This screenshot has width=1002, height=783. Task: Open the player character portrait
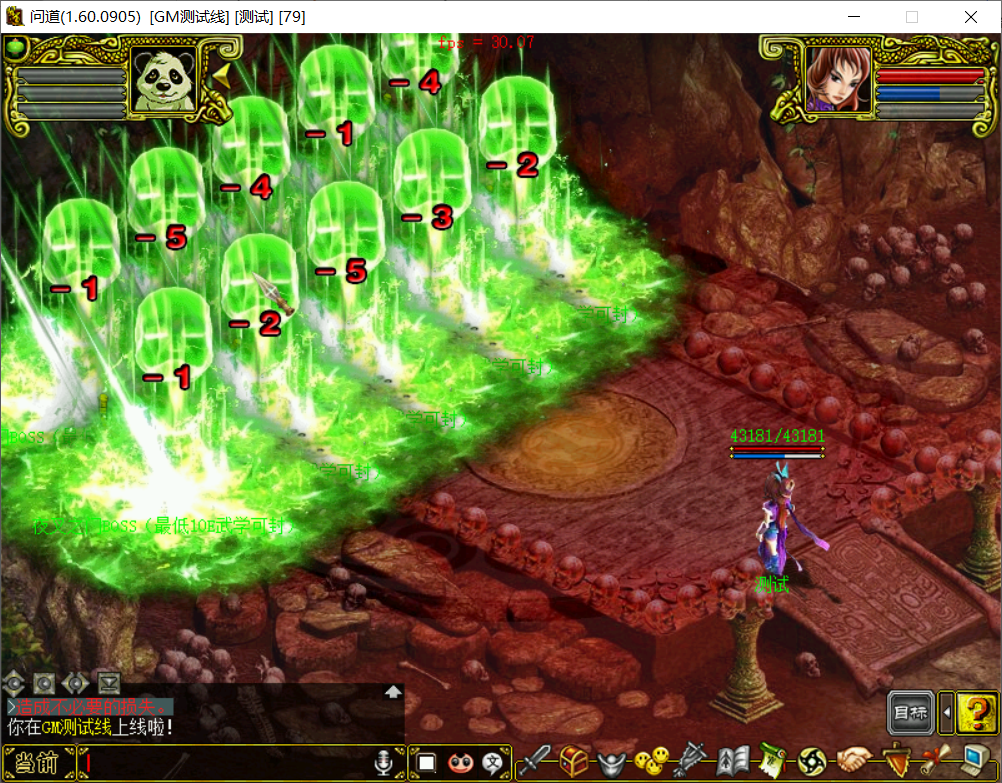coord(836,78)
